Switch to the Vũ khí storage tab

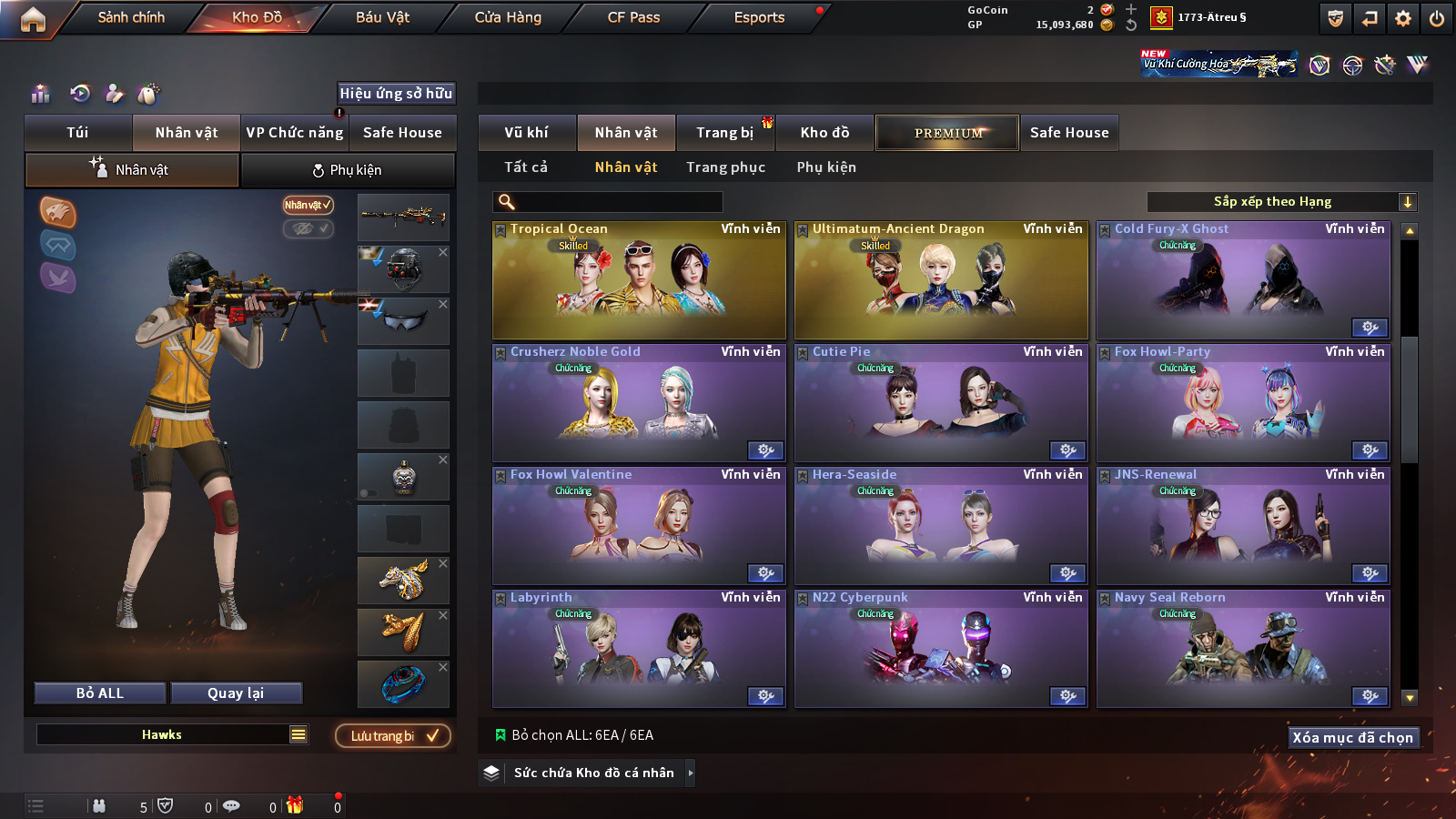526,133
